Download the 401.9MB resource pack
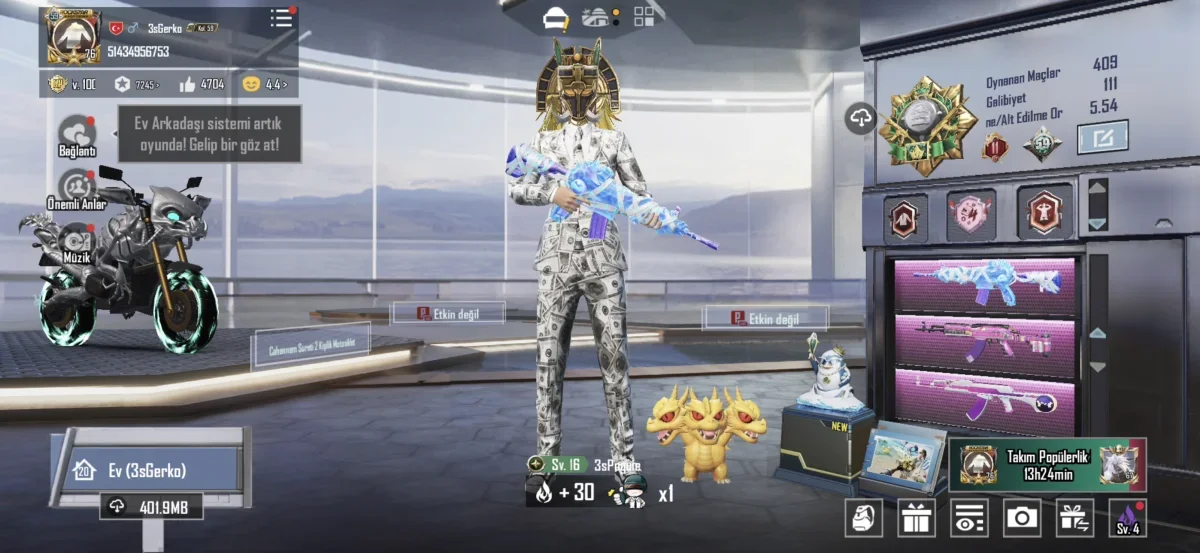 coord(151,507)
